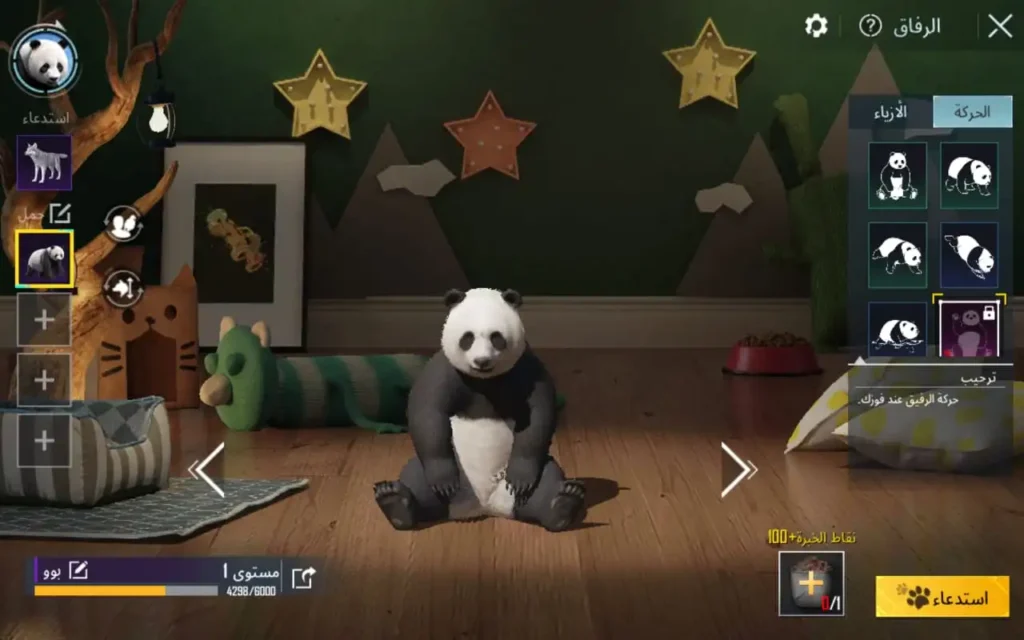The width and height of the screenshot is (1024, 640).
Task: Select the yellow-framed panda companion slot
Action: tap(44, 258)
